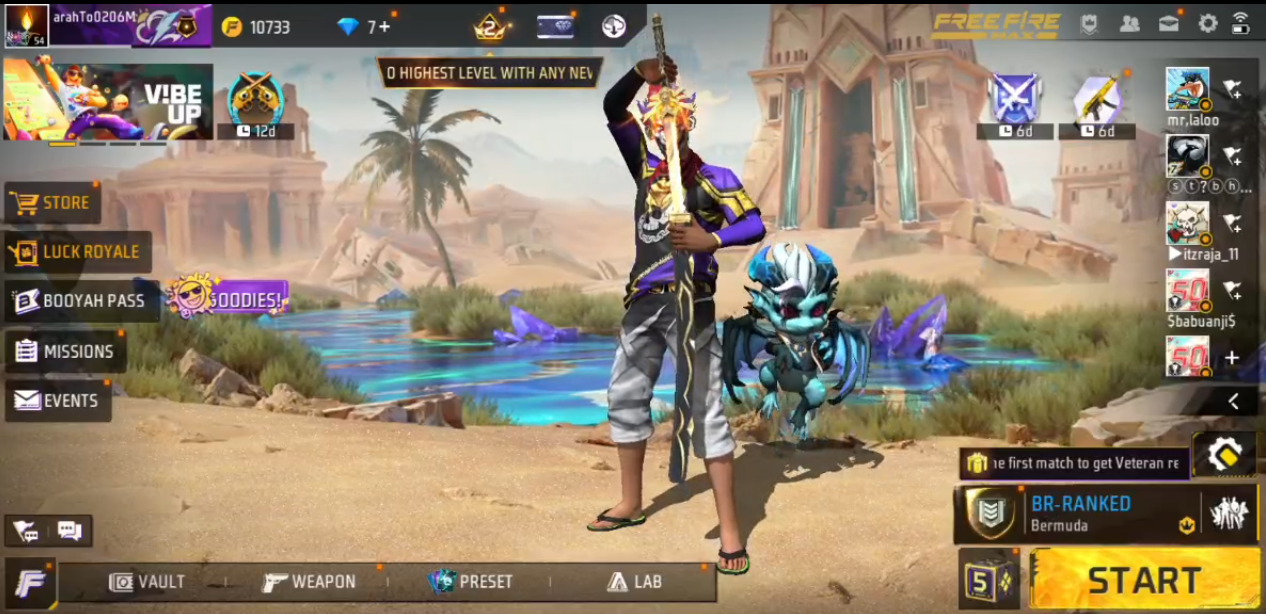Open the Lab tab
The height and width of the screenshot is (614, 1266).
click(x=634, y=582)
